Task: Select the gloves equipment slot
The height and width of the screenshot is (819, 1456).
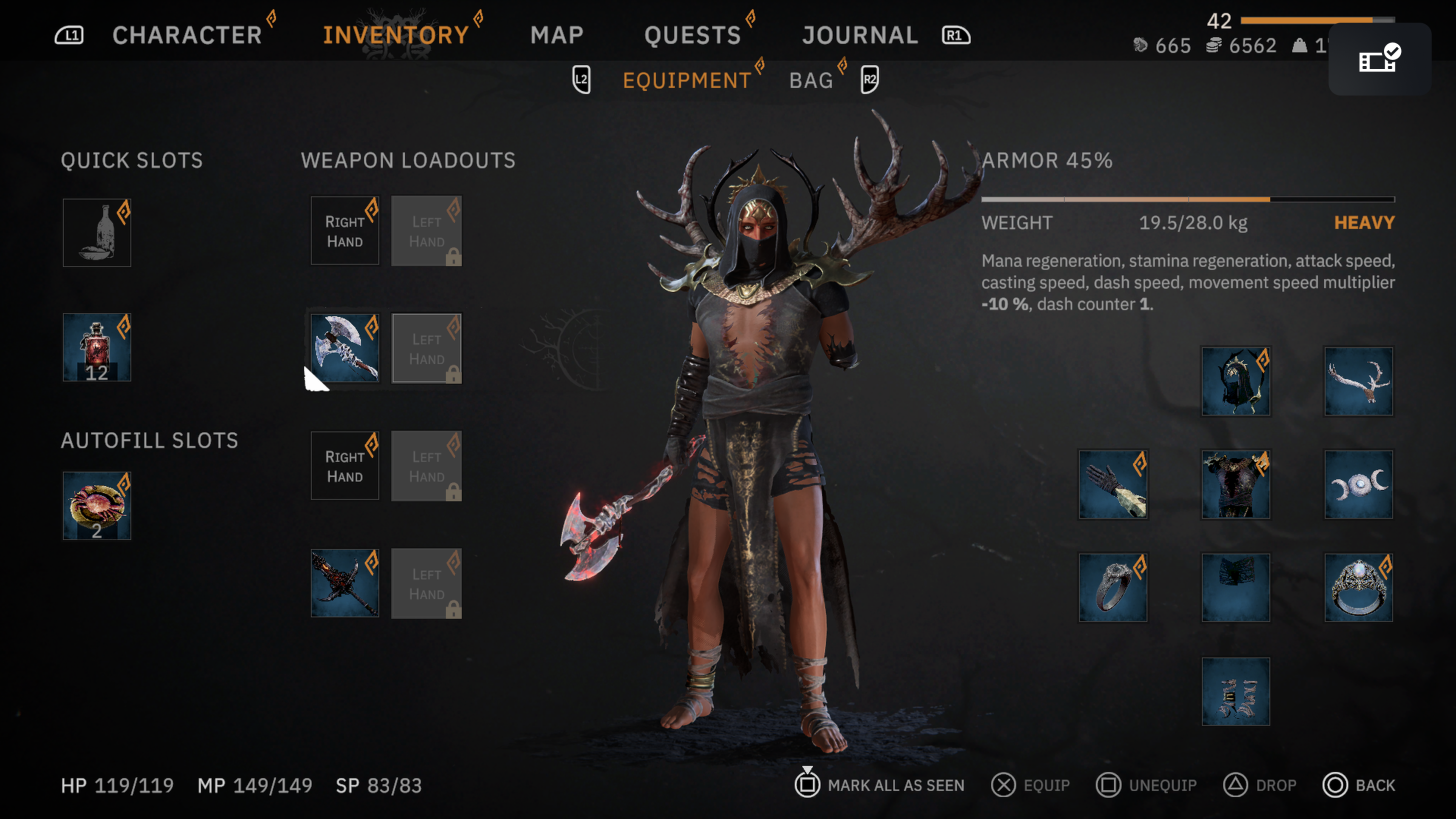Action: tap(1113, 484)
